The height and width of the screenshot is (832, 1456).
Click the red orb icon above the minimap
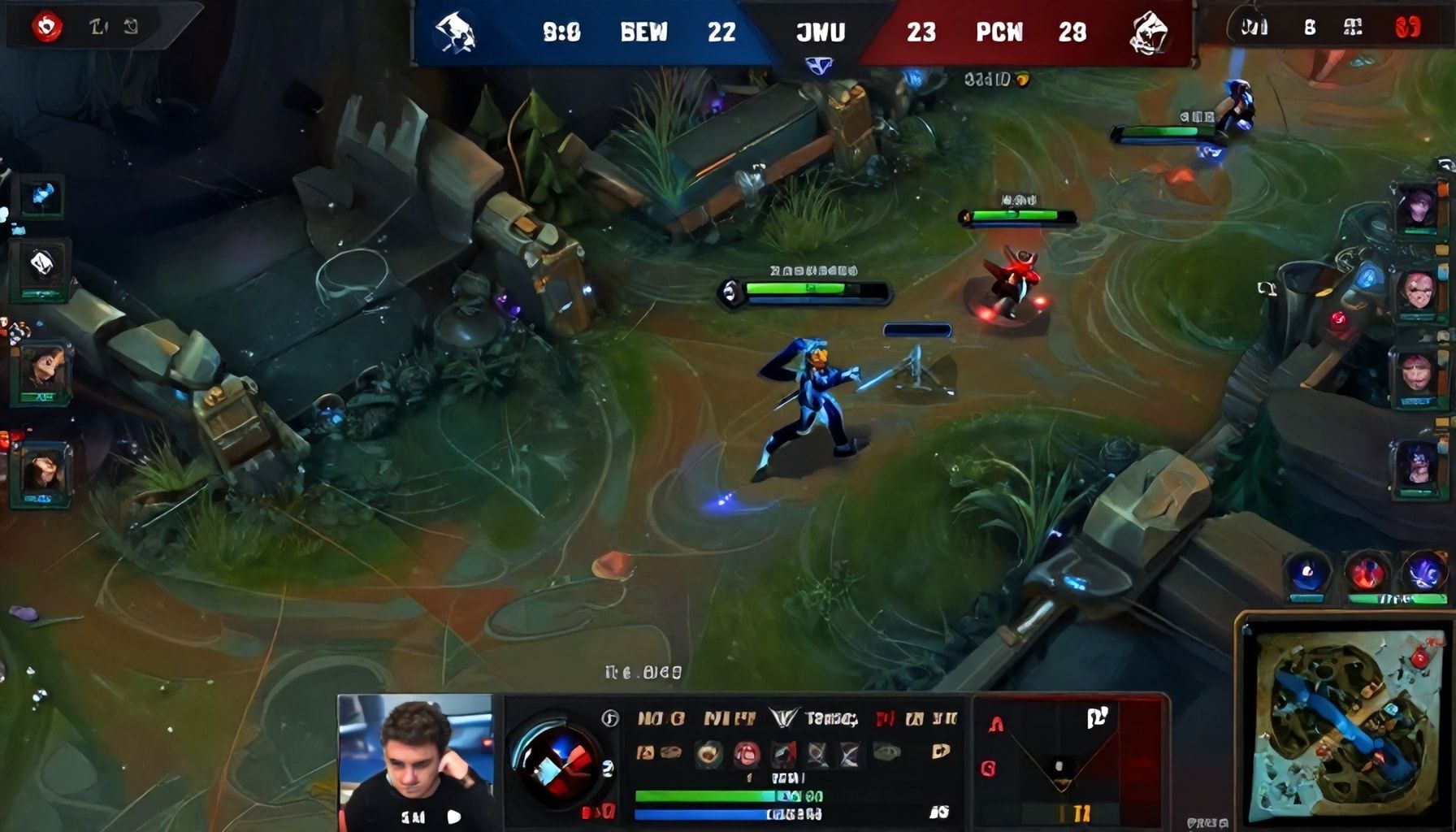click(1366, 573)
